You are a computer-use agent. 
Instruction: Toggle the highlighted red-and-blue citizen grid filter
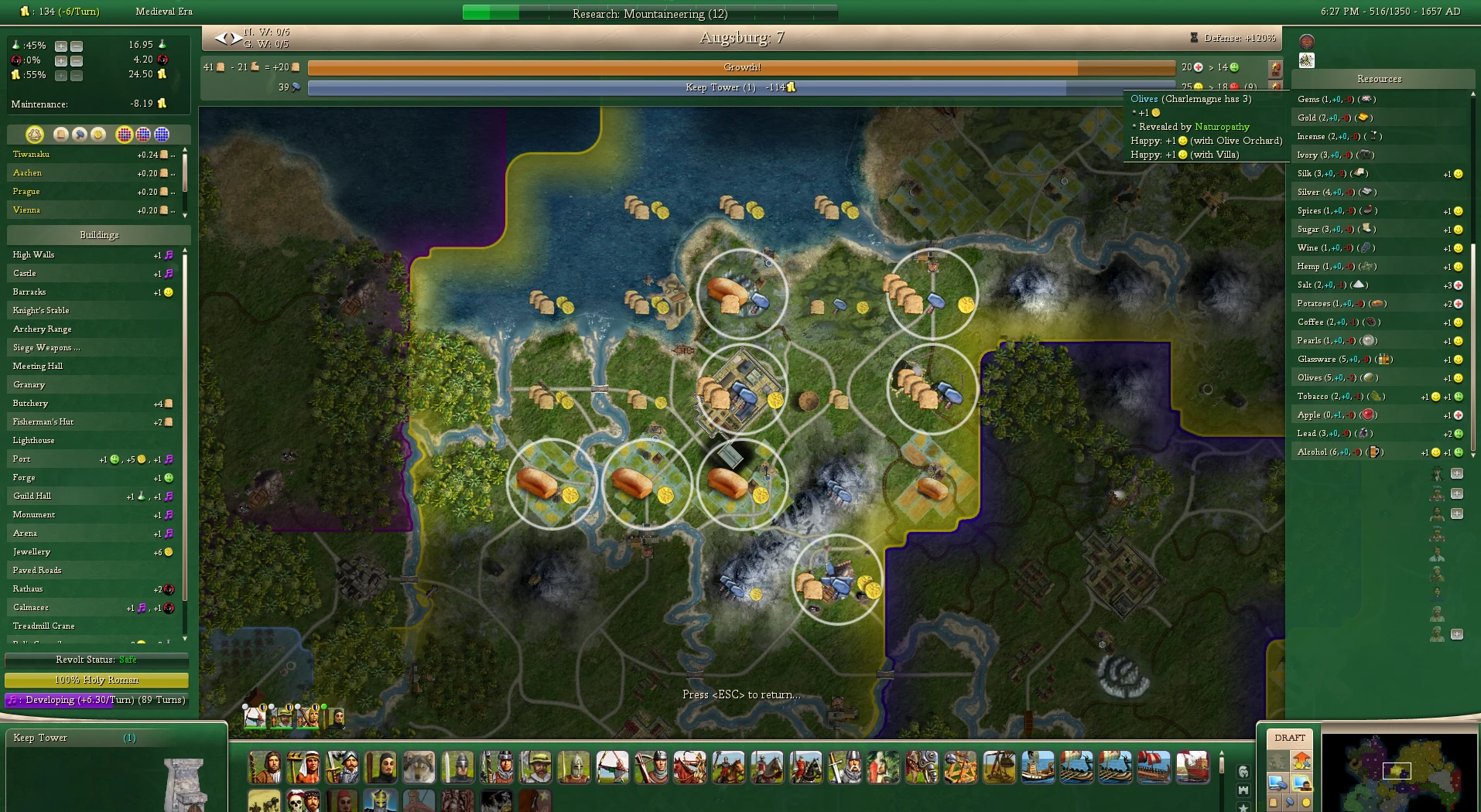125,135
